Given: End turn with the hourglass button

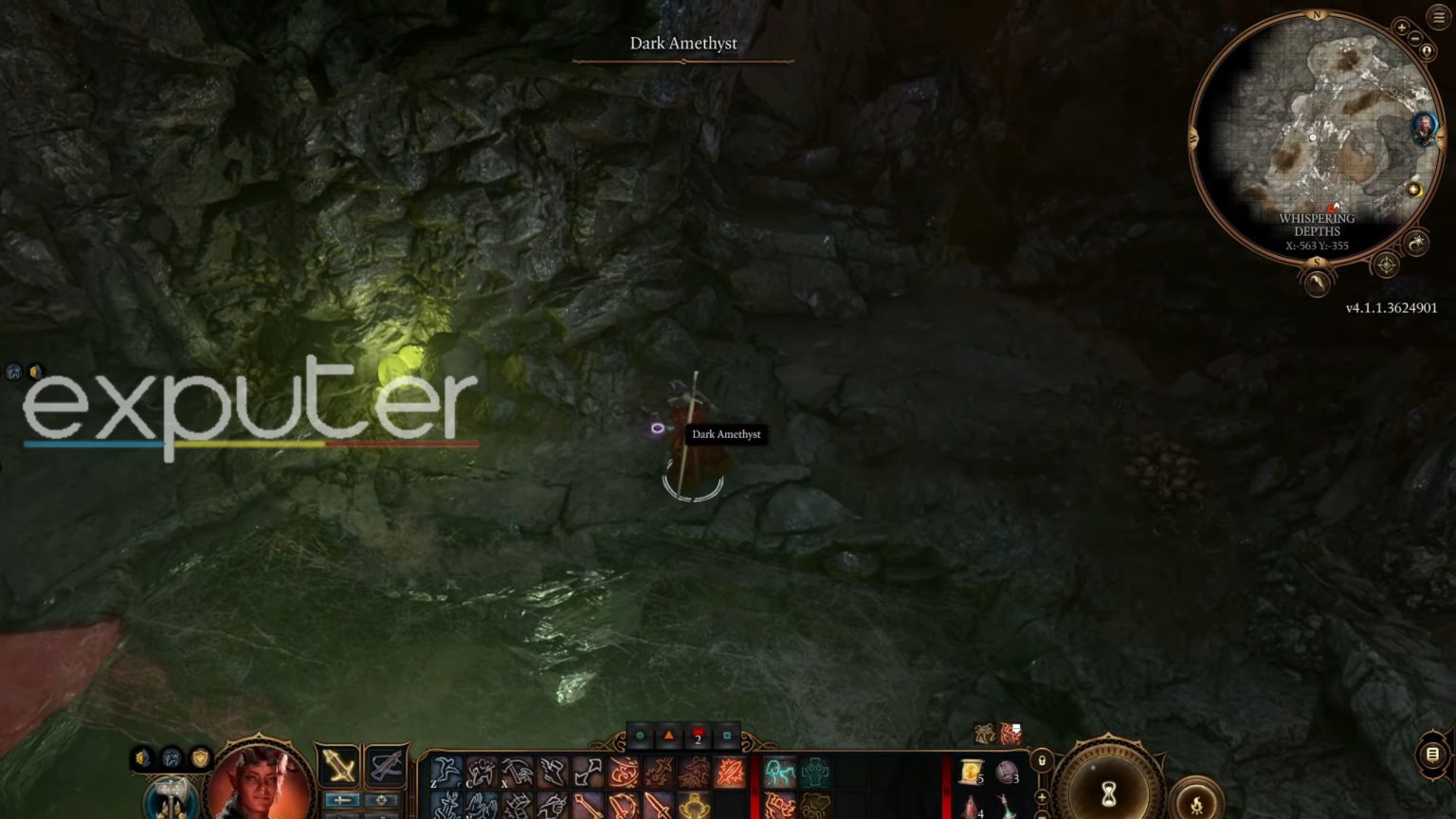Looking at the screenshot, I should pyautogui.click(x=1108, y=792).
